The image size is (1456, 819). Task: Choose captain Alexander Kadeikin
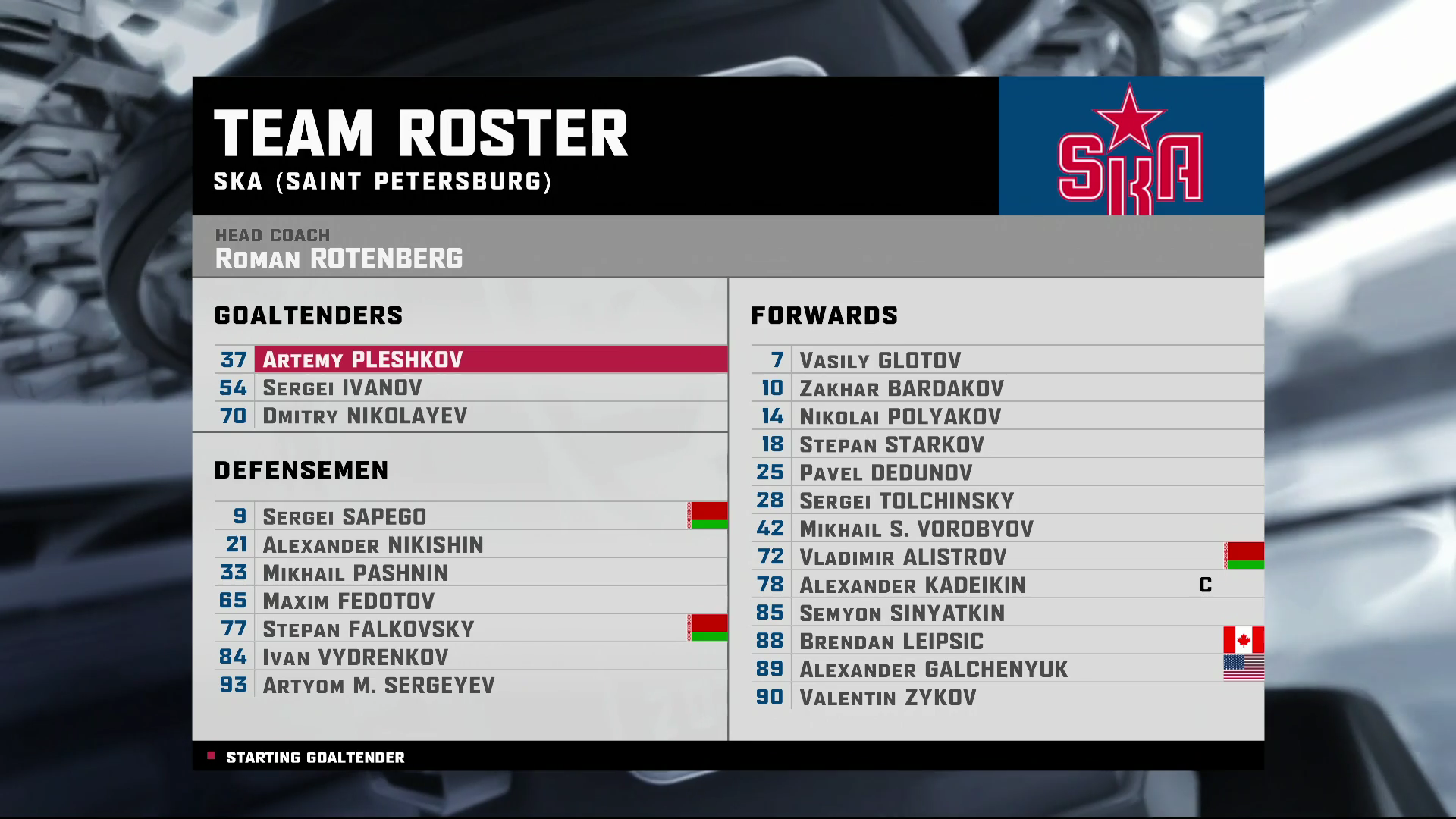coord(912,585)
